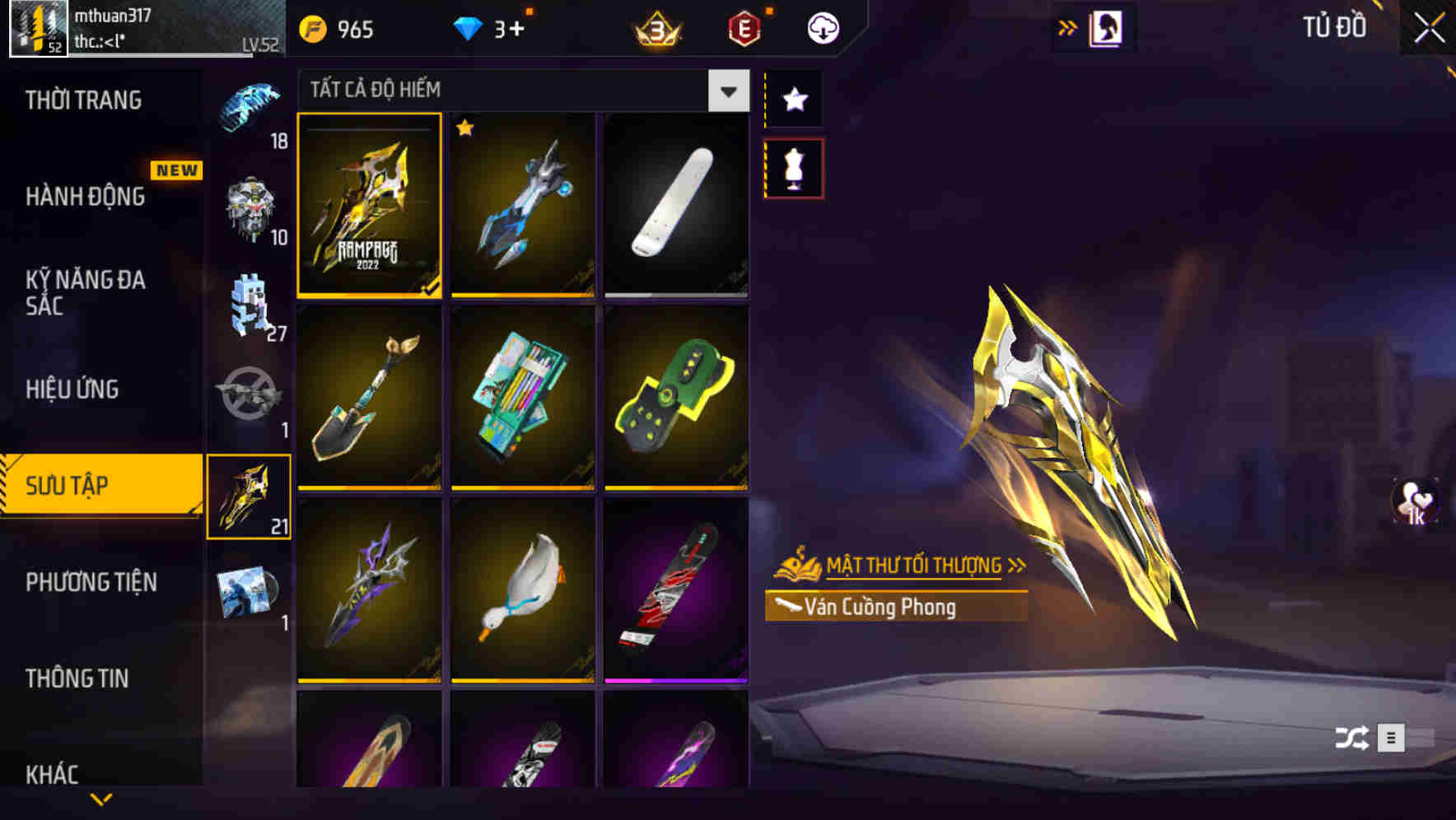Collapse the rarity filter via its arrow button
The image size is (1456, 820).
click(x=726, y=91)
